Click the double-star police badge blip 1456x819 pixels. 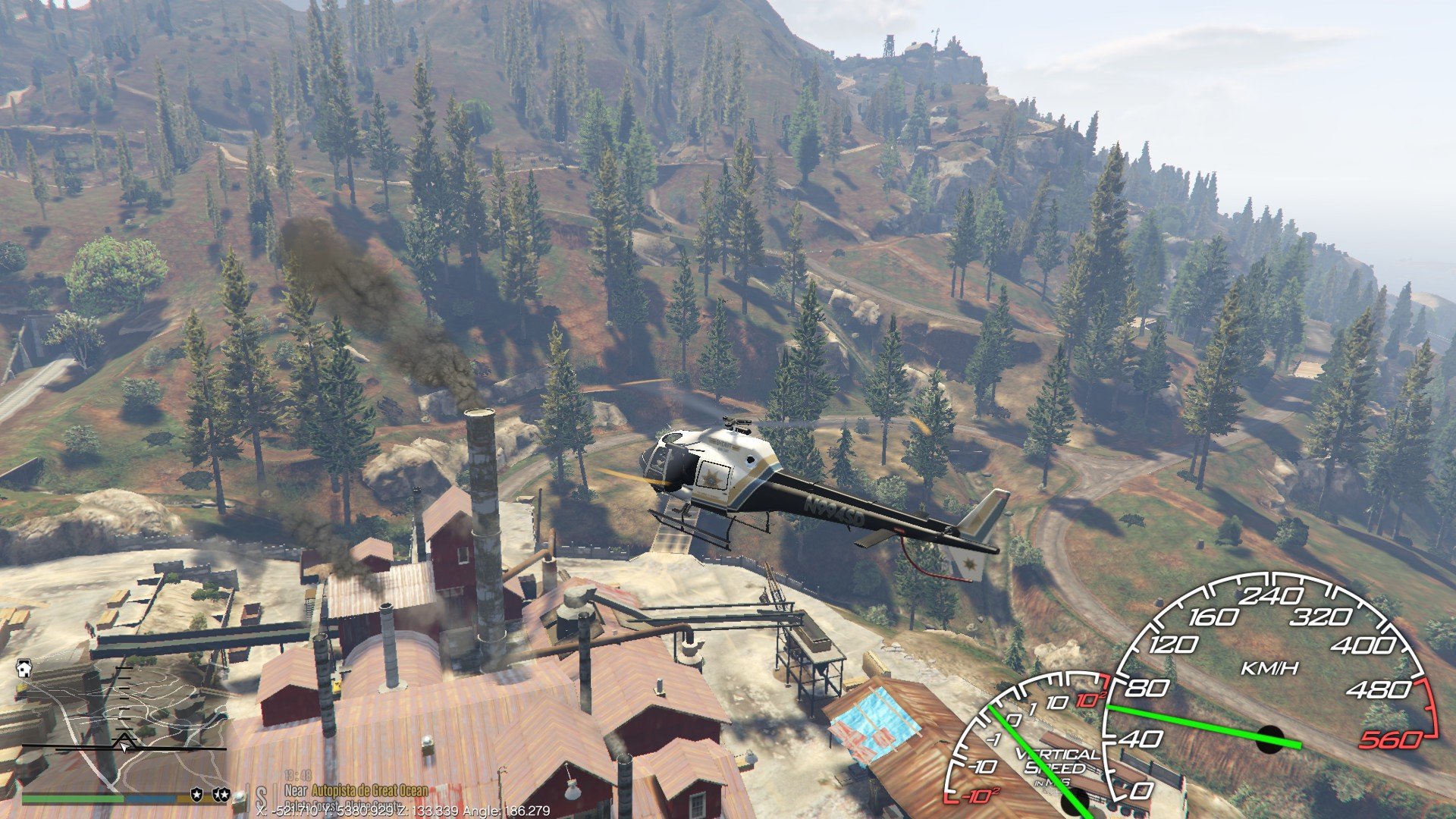point(221,794)
